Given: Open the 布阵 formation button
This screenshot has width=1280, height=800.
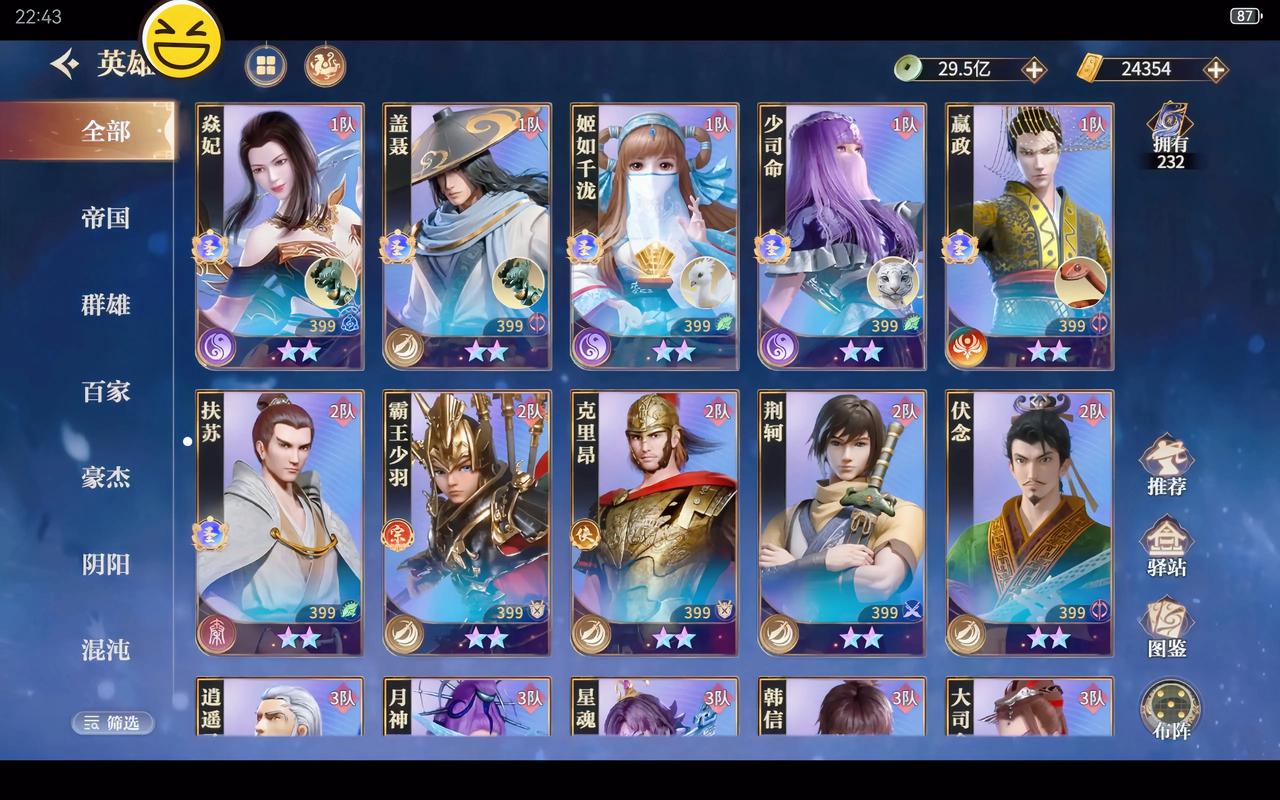Looking at the screenshot, I should tap(1170, 710).
